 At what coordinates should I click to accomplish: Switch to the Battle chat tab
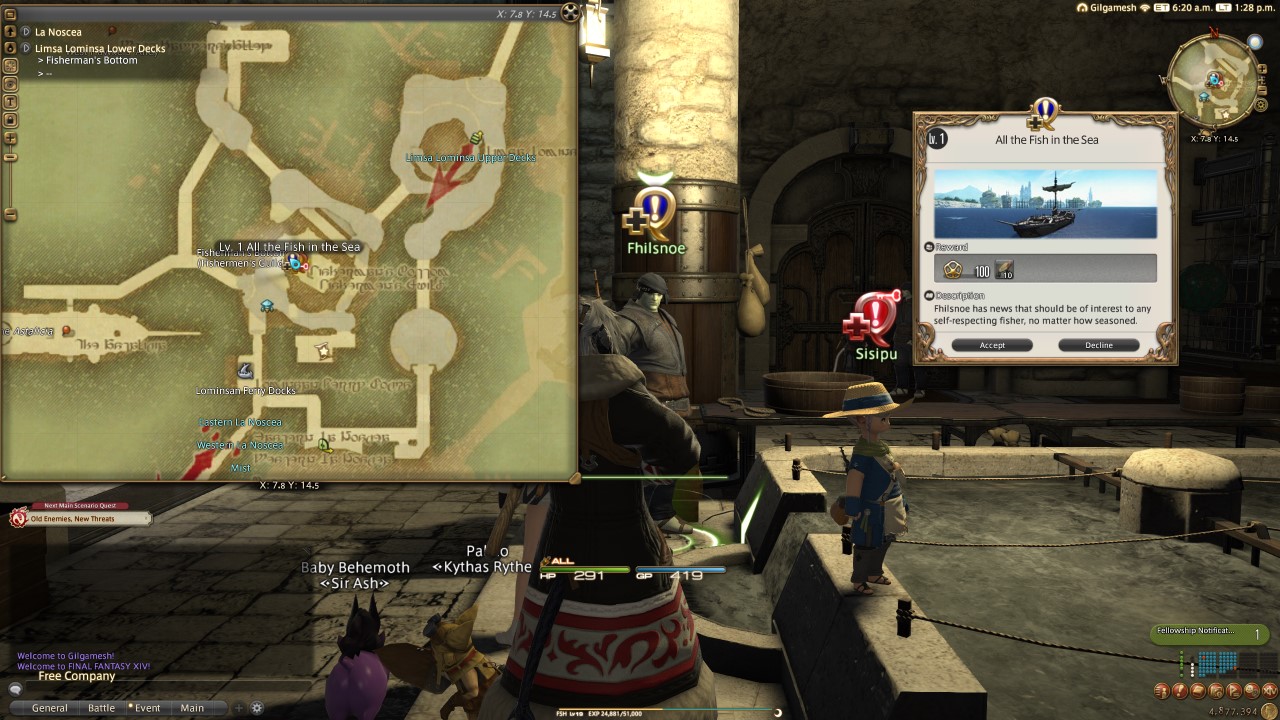point(101,707)
